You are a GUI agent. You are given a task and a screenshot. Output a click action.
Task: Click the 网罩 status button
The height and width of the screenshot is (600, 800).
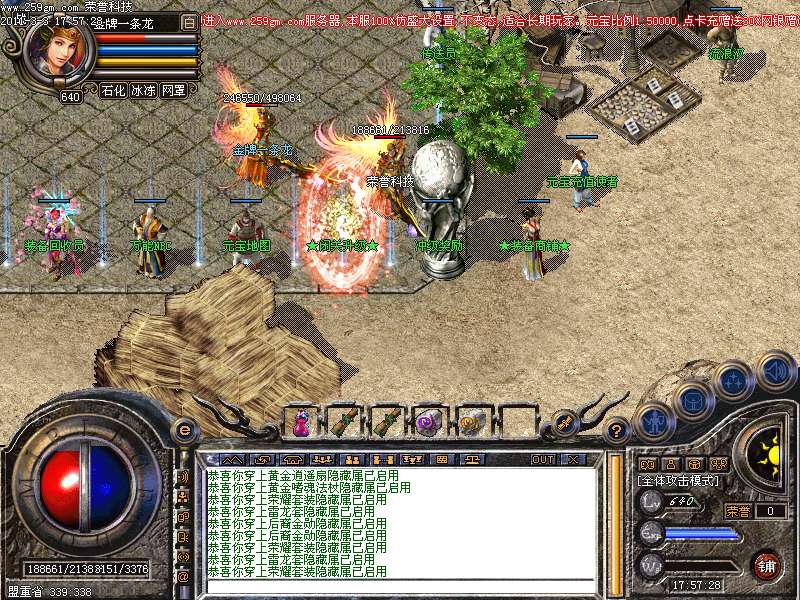click(x=173, y=90)
